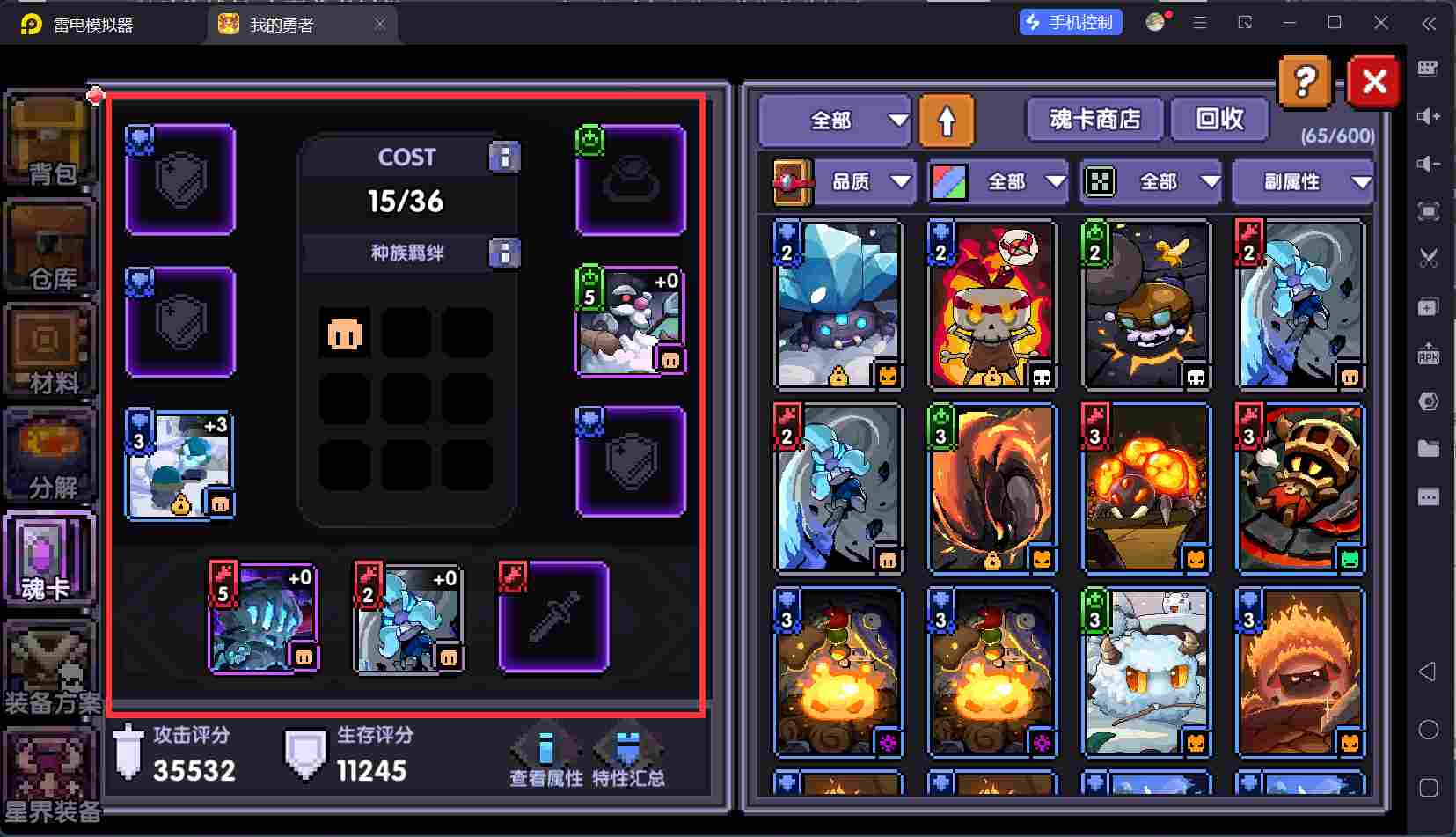View attributes with 查看属性

click(545, 759)
